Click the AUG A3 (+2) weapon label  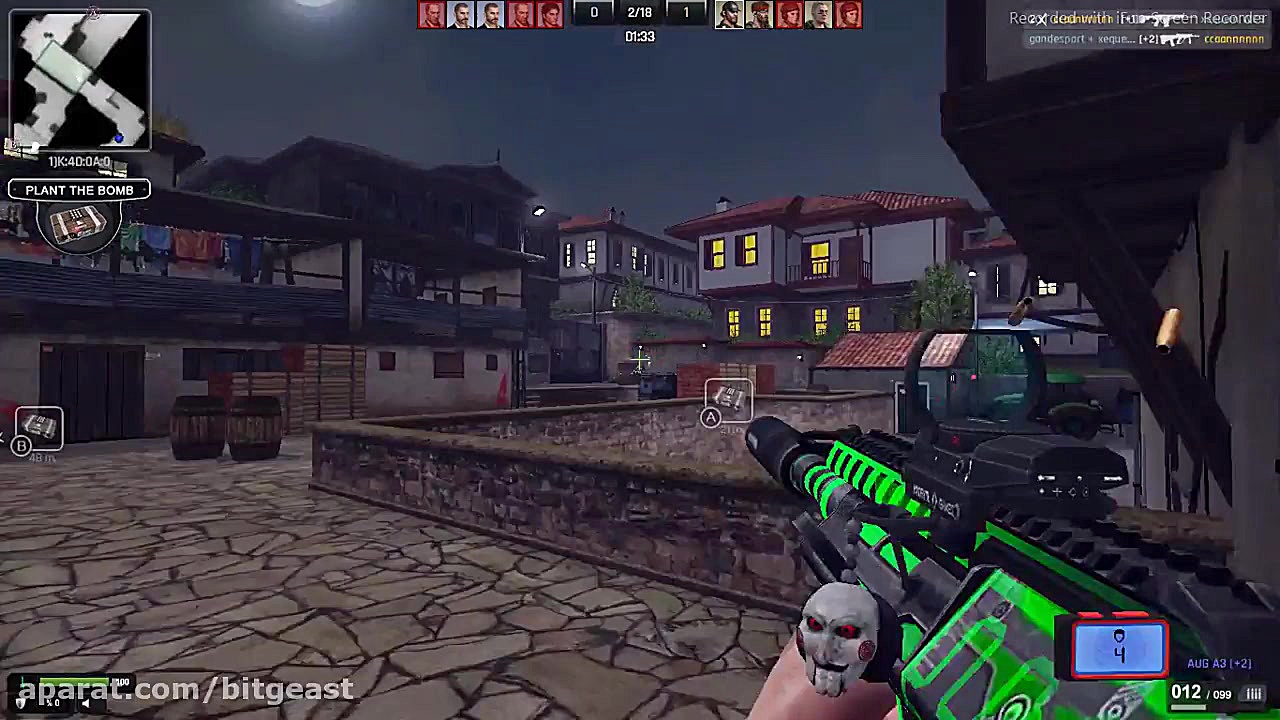1218,663
